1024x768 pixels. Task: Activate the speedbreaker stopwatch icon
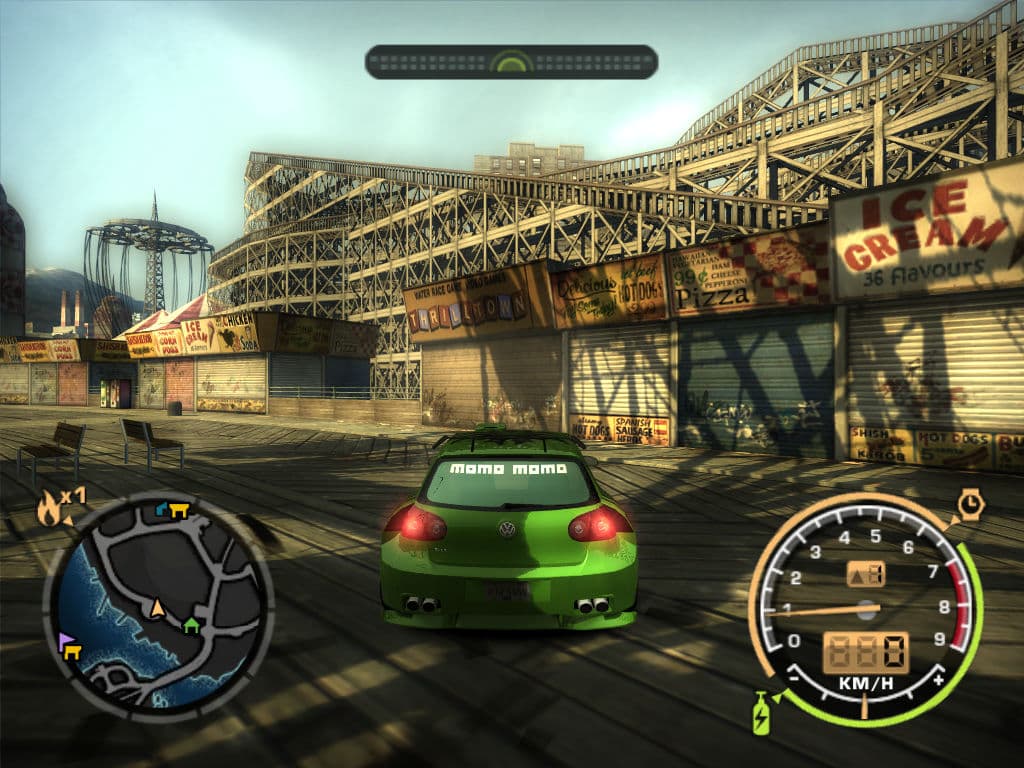(970, 504)
